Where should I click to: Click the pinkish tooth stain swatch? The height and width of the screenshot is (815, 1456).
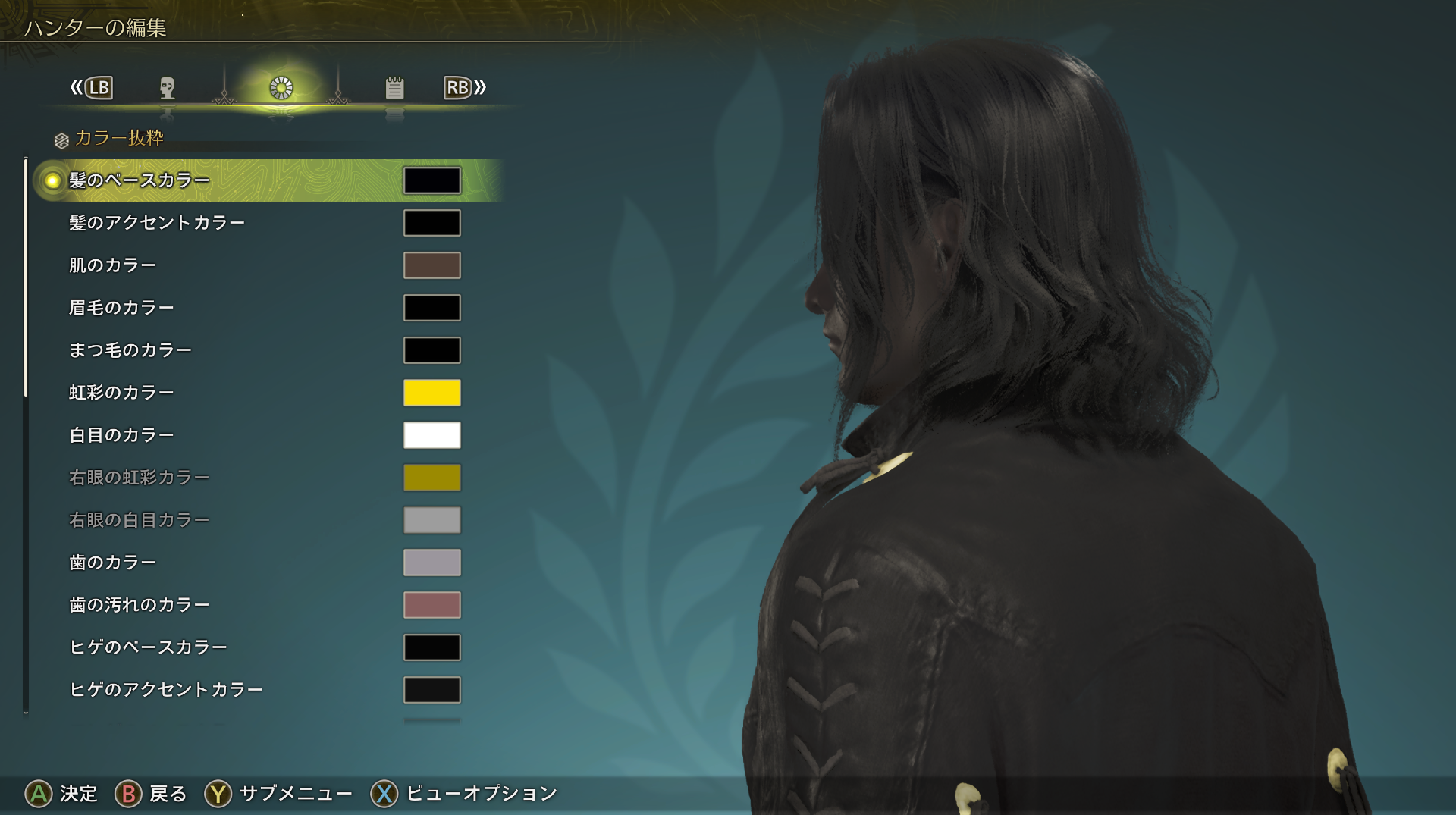tap(432, 605)
